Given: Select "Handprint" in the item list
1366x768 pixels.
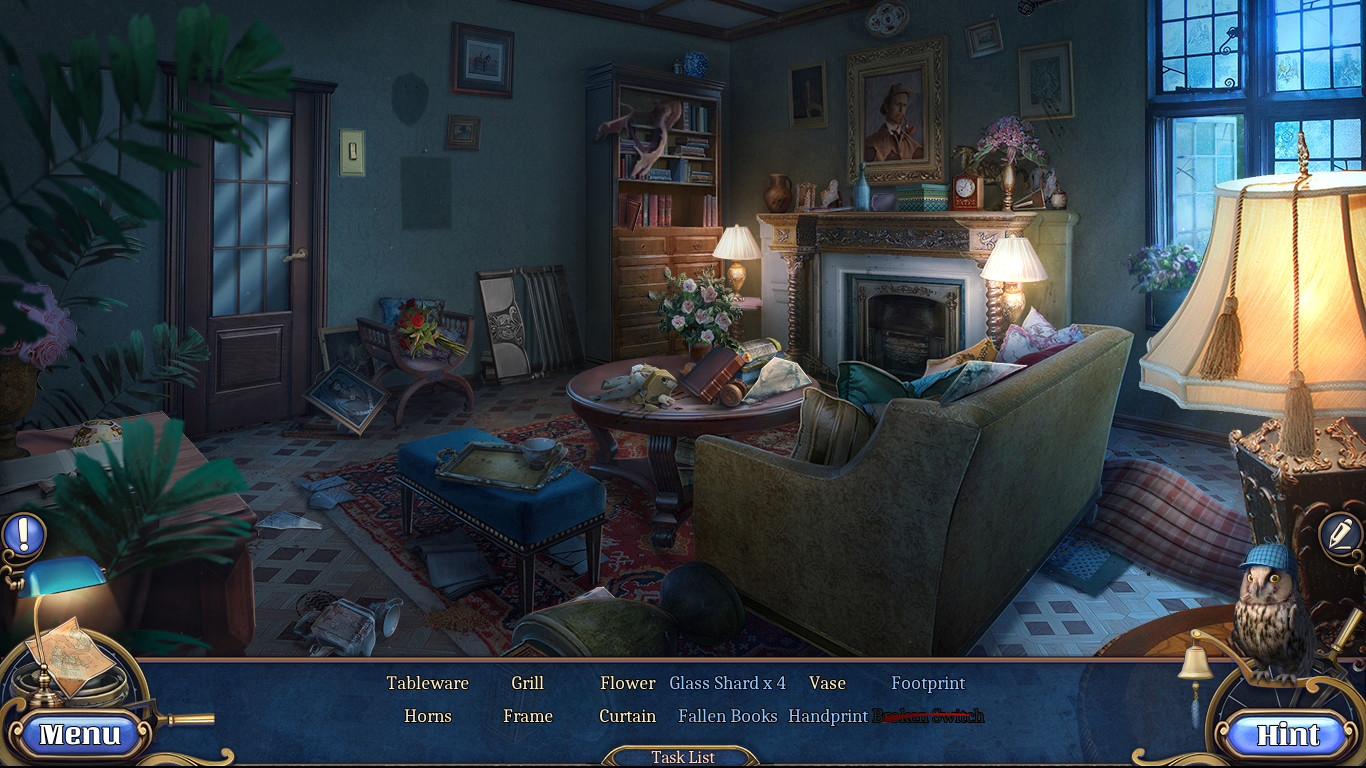Looking at the screenshot, I should coord(829,716).
